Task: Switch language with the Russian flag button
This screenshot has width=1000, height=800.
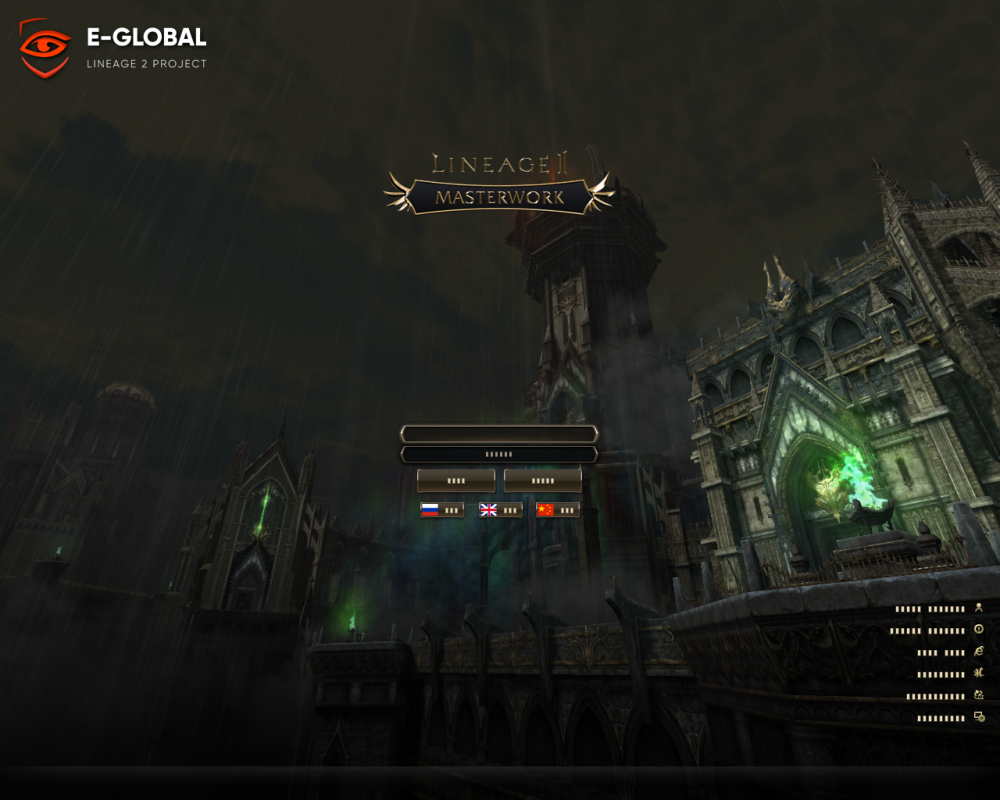Action: pos(442,510)
